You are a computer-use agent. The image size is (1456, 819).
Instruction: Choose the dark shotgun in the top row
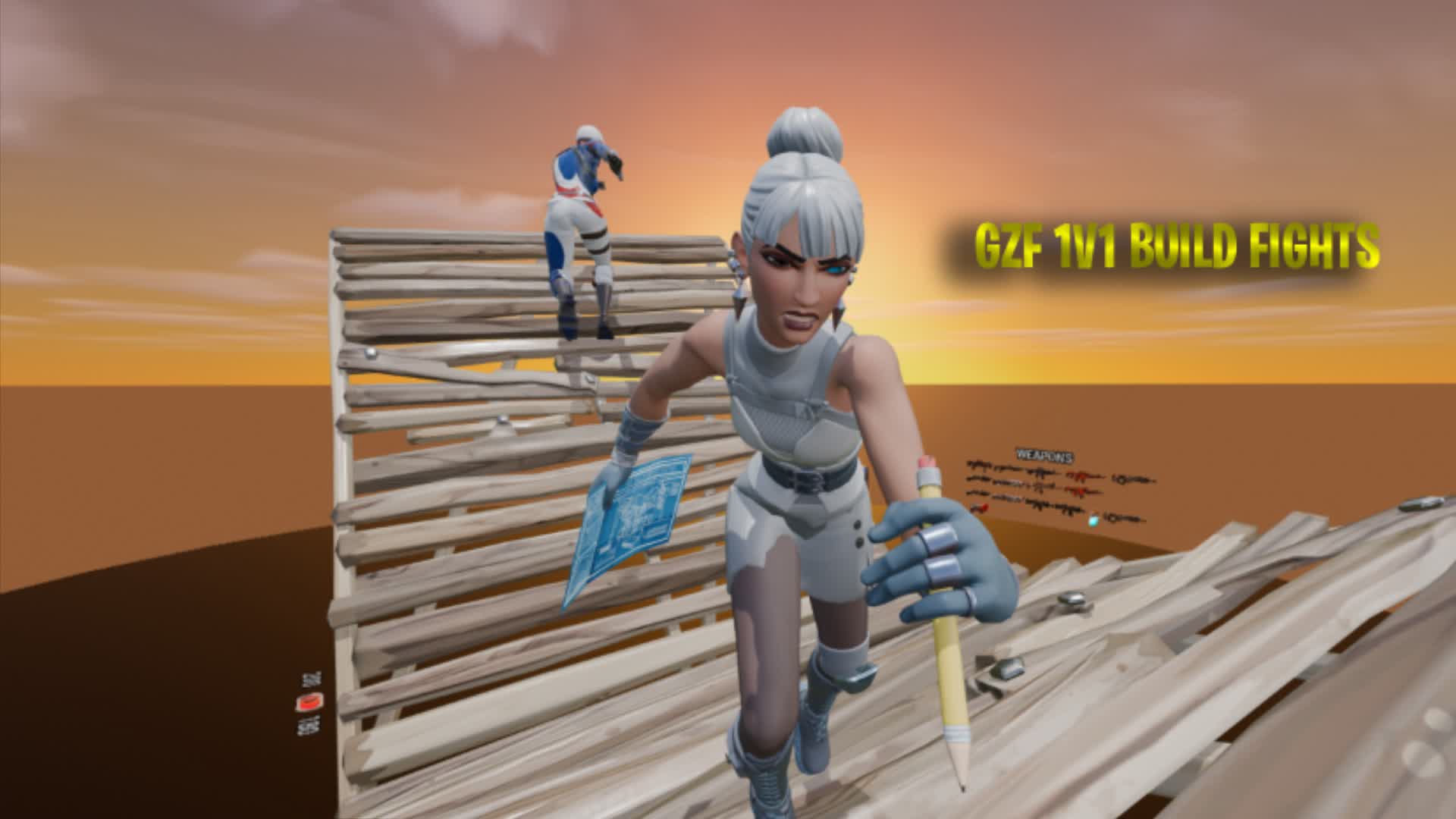tap(1040, 473)
